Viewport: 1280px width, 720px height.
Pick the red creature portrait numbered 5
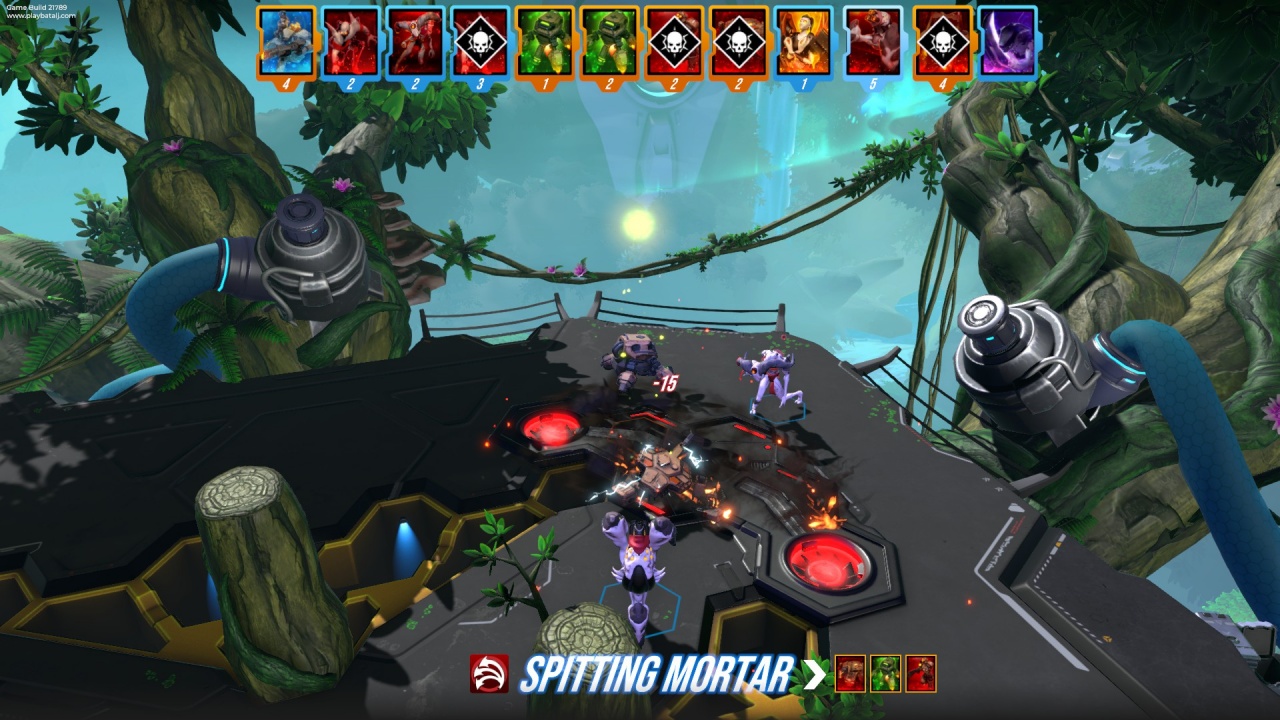[x=873, y=42]
